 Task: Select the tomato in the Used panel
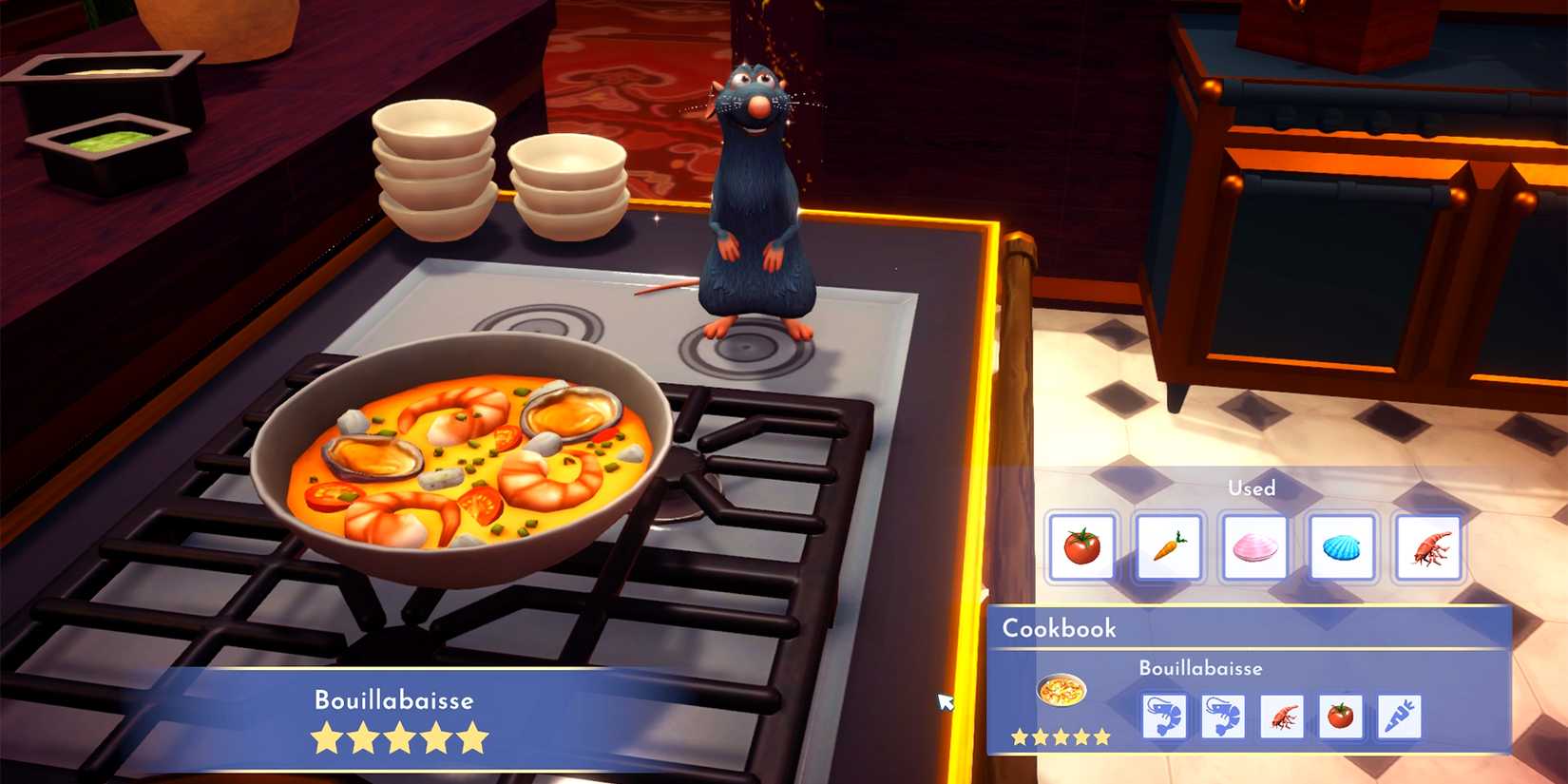coord(1082,548)
